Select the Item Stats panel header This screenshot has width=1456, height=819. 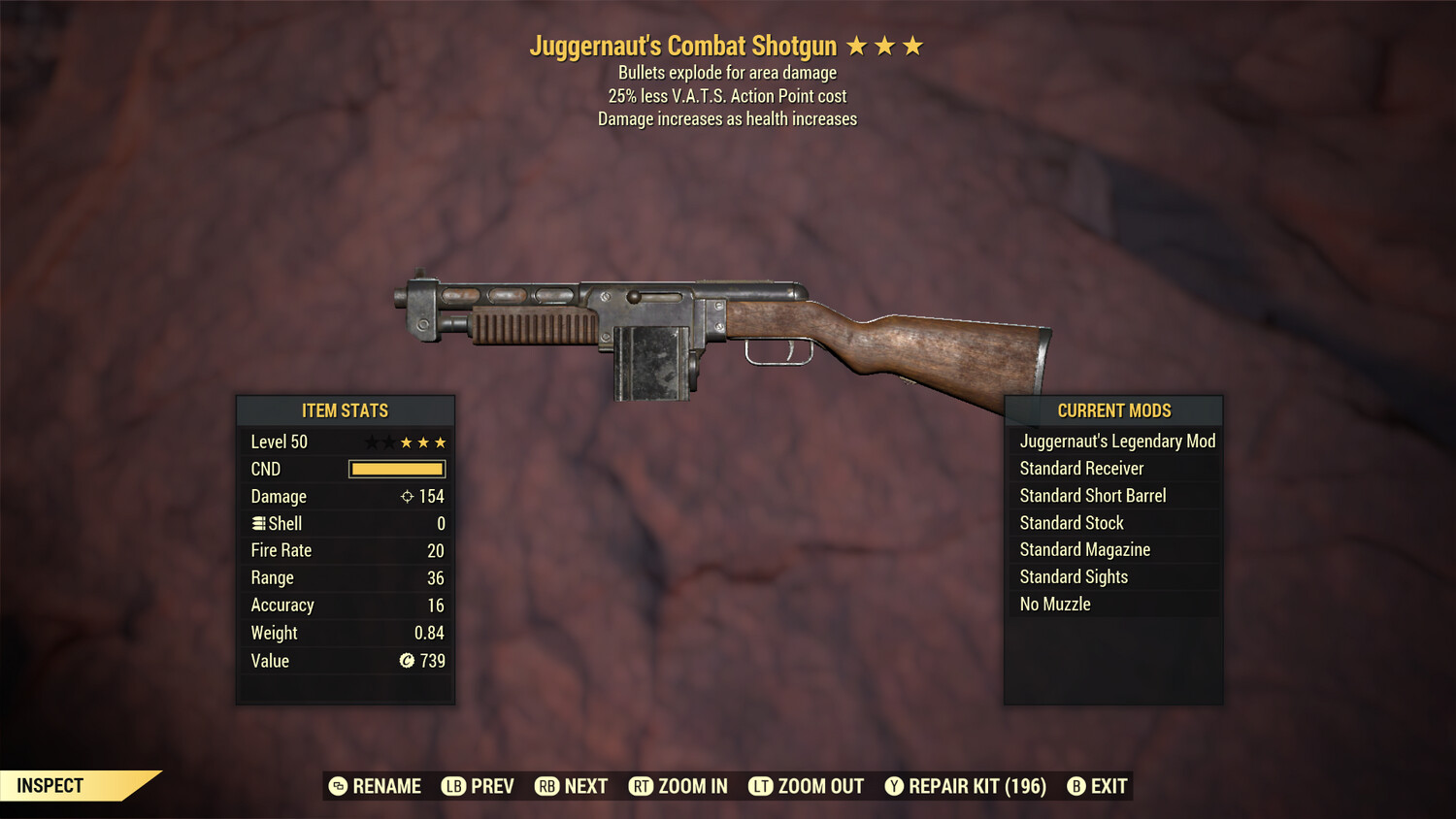pyautogui.click(x=346, y=410)
